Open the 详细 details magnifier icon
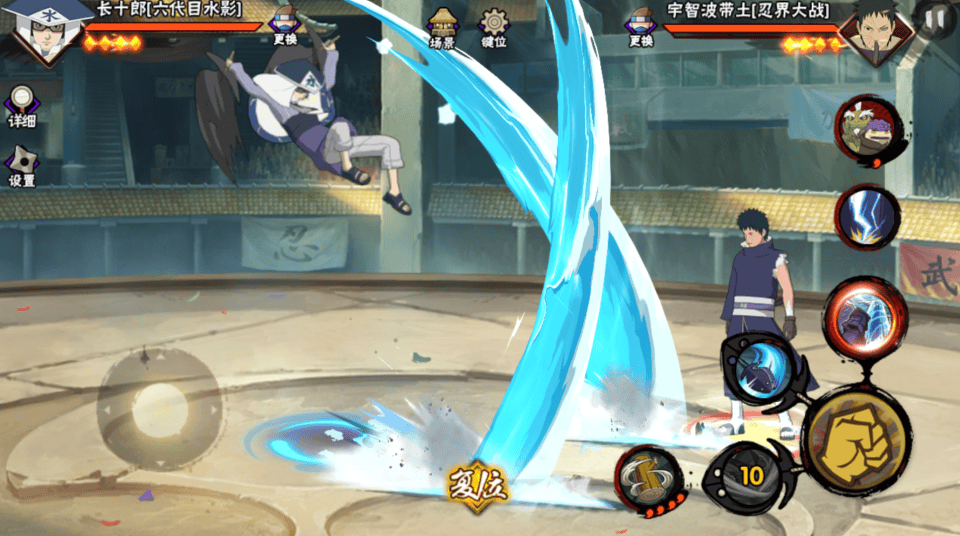The image size is (960, 536). point(21,105)
